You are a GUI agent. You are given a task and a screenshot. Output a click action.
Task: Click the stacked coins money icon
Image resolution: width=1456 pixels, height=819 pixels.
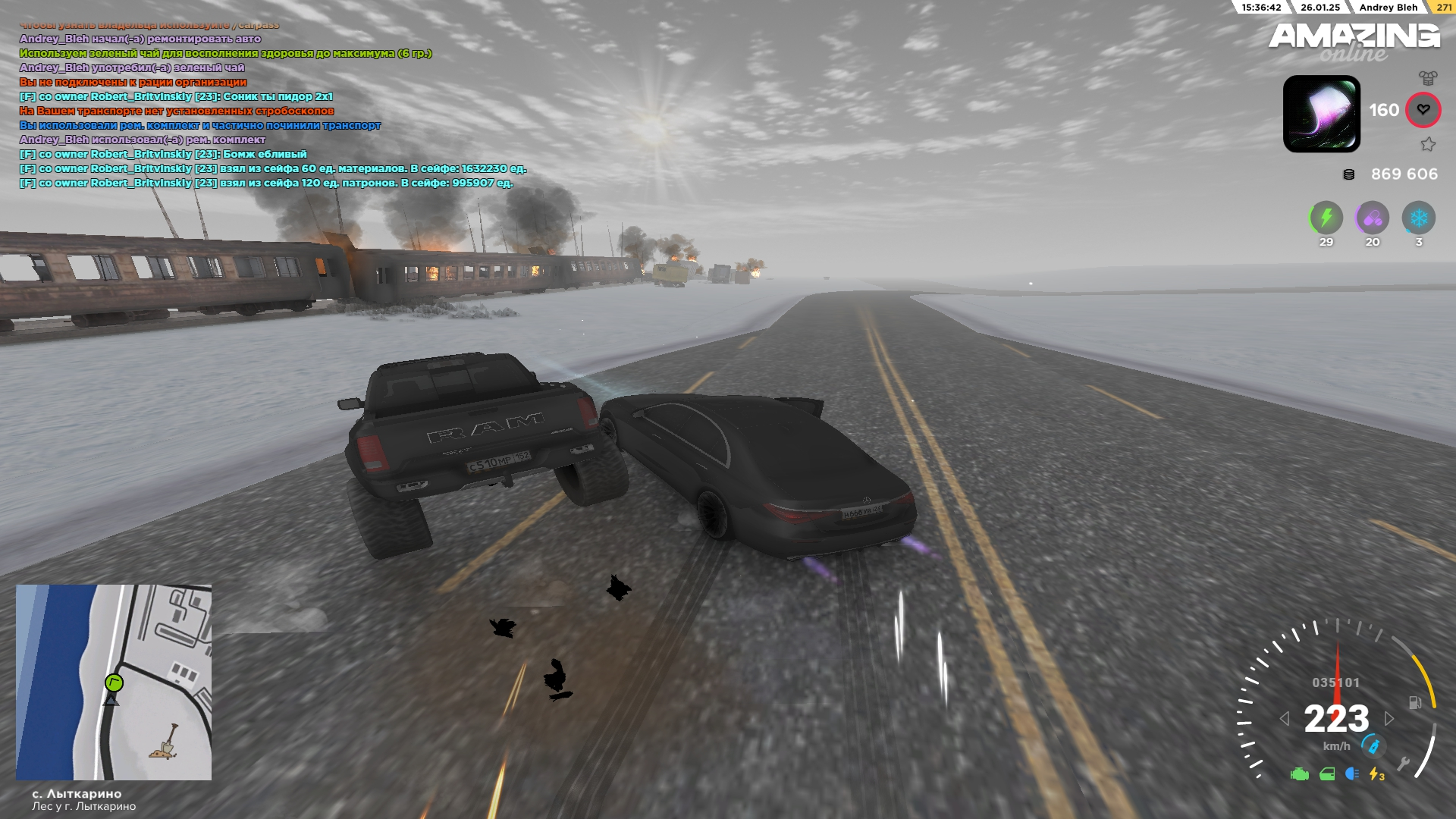click(1348, 174)
